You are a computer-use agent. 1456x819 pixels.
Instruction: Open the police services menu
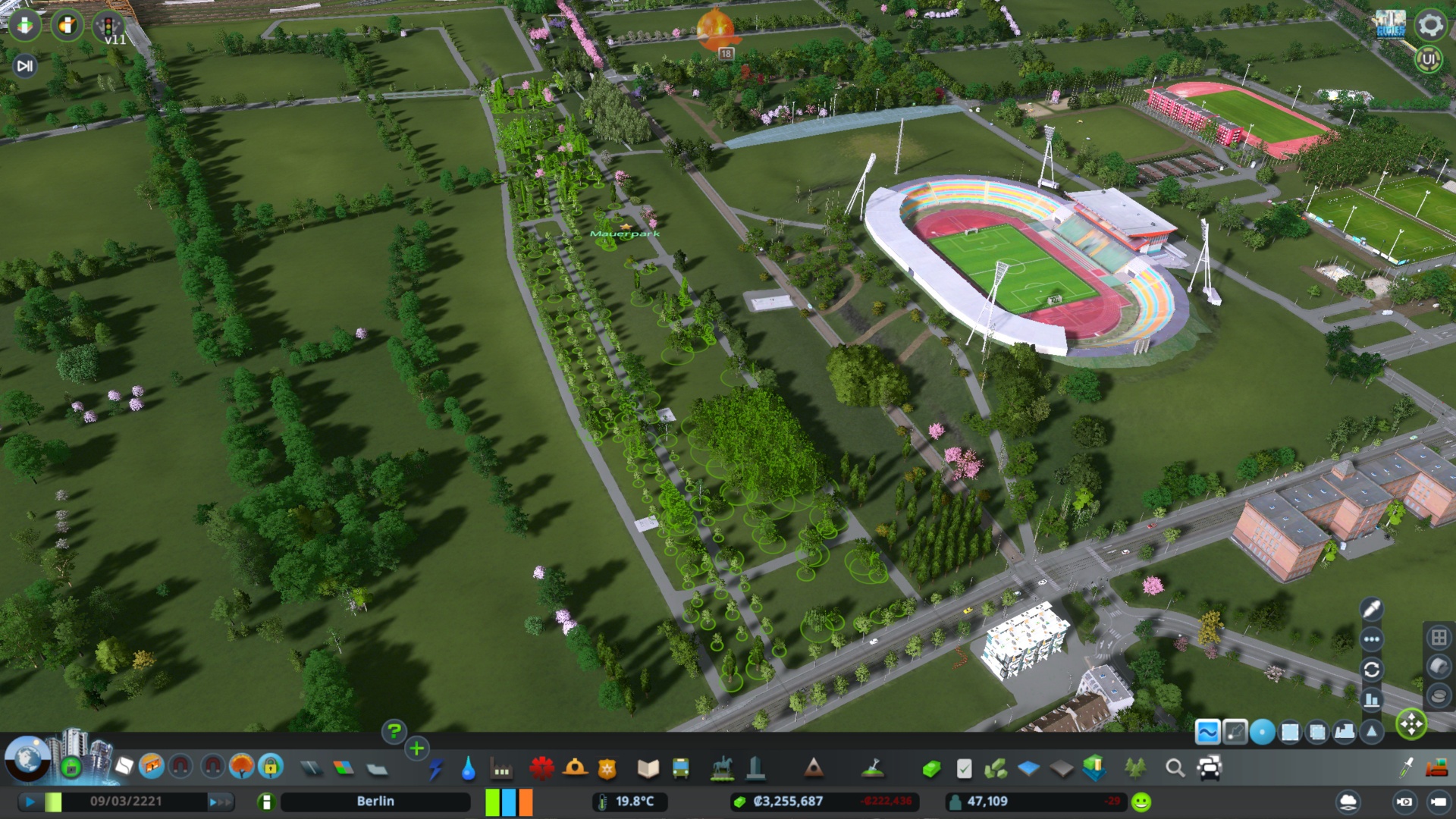[x=607, y=767]
